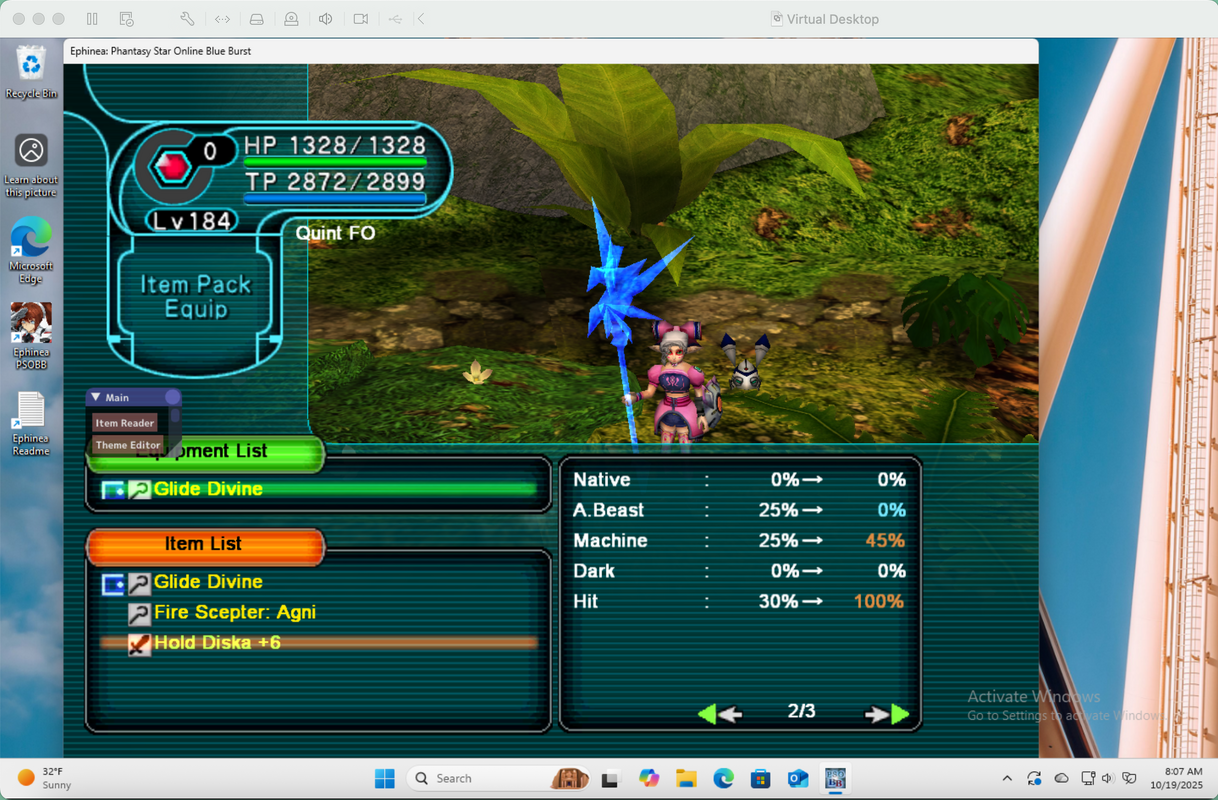Open the Theme Editor addon
Screen dimensions: 1218x800
pyautogui.click(x=128, y=445)
